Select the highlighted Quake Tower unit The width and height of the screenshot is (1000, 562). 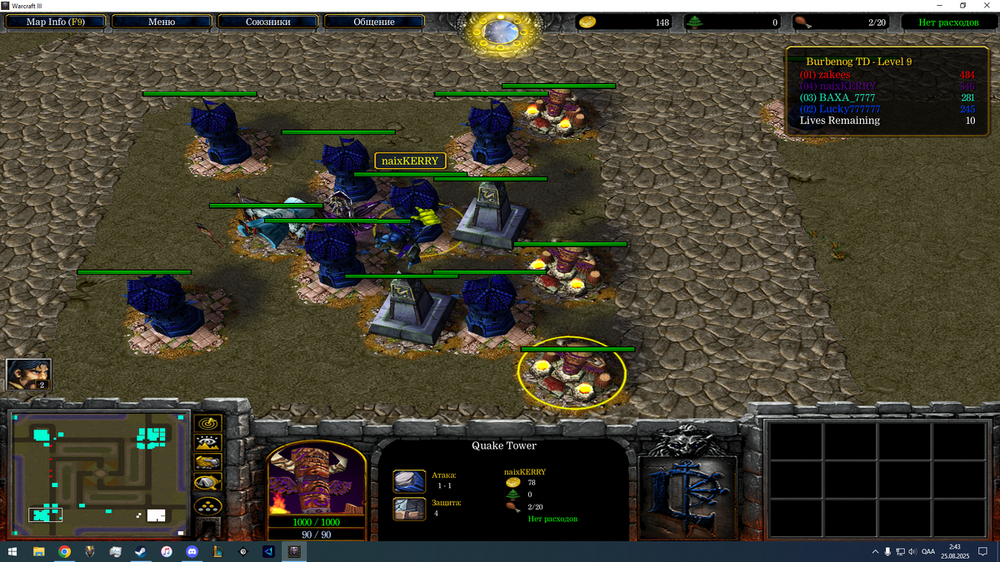tap(572, 374)
